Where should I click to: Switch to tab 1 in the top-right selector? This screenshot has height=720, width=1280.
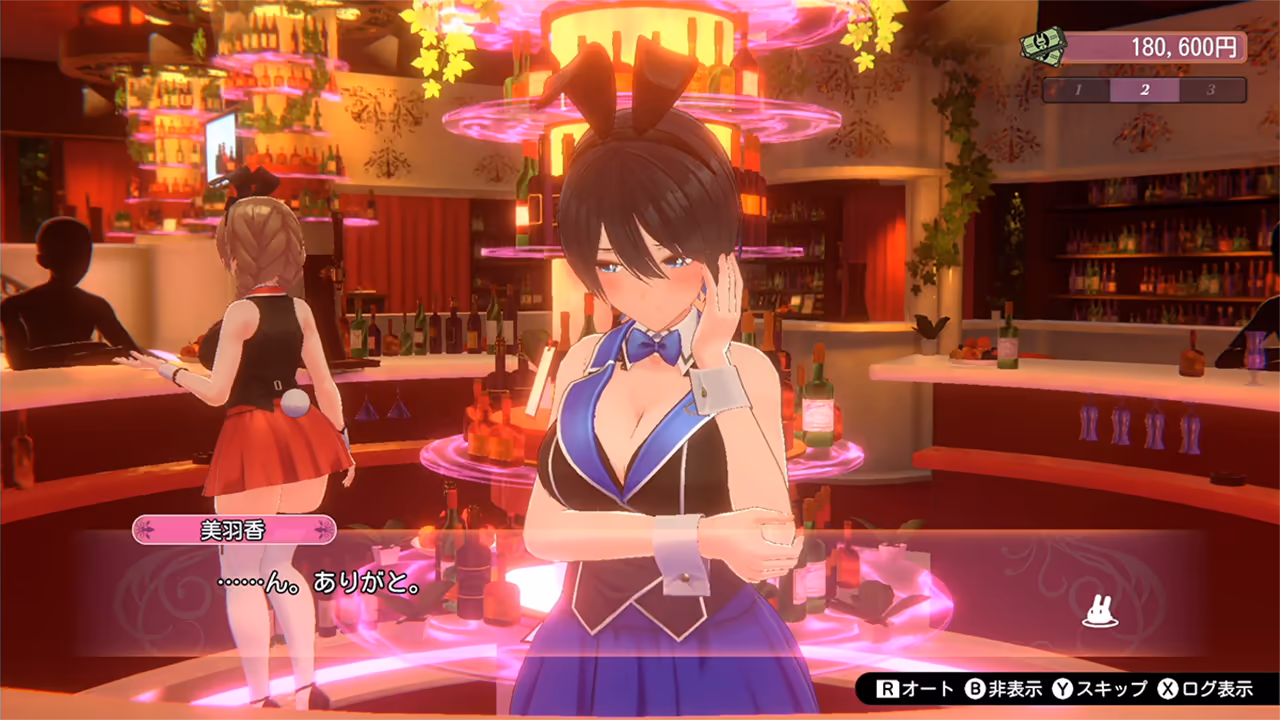click(1078, 89)
